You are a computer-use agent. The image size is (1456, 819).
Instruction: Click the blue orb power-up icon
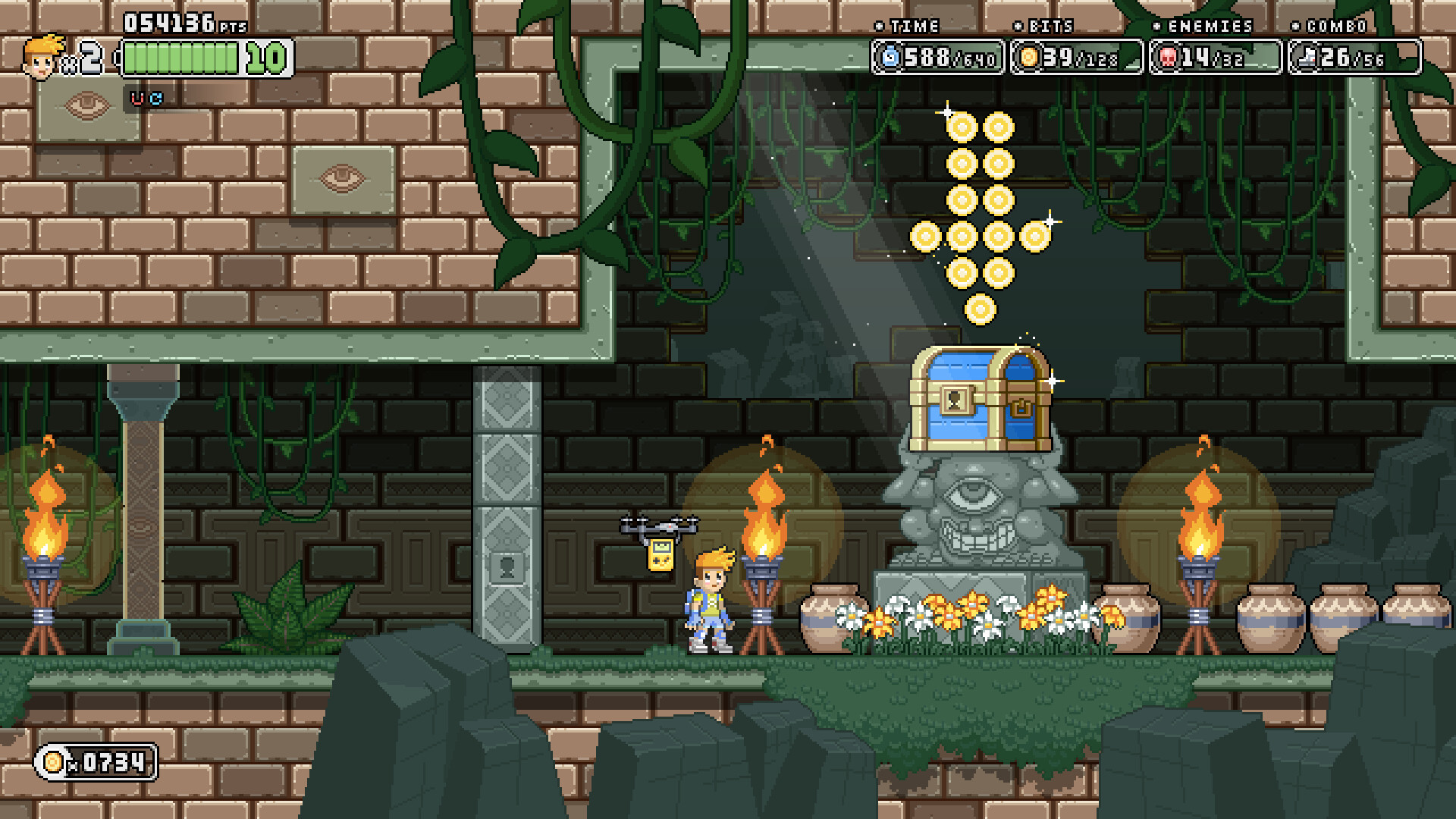(x=157, y=99)
